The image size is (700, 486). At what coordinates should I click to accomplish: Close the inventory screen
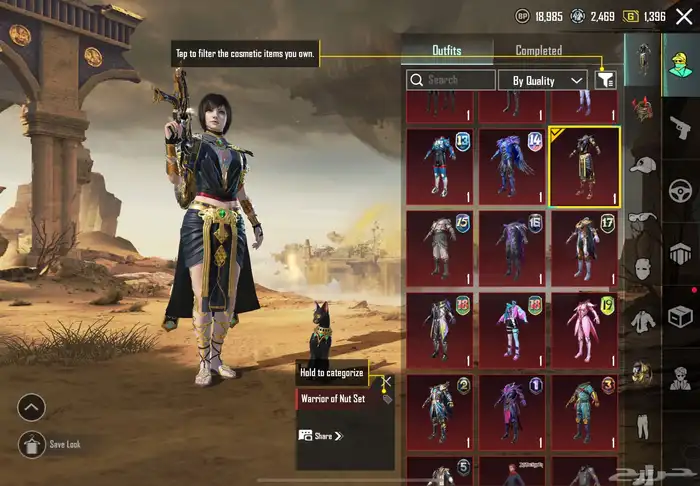[683, 15]
